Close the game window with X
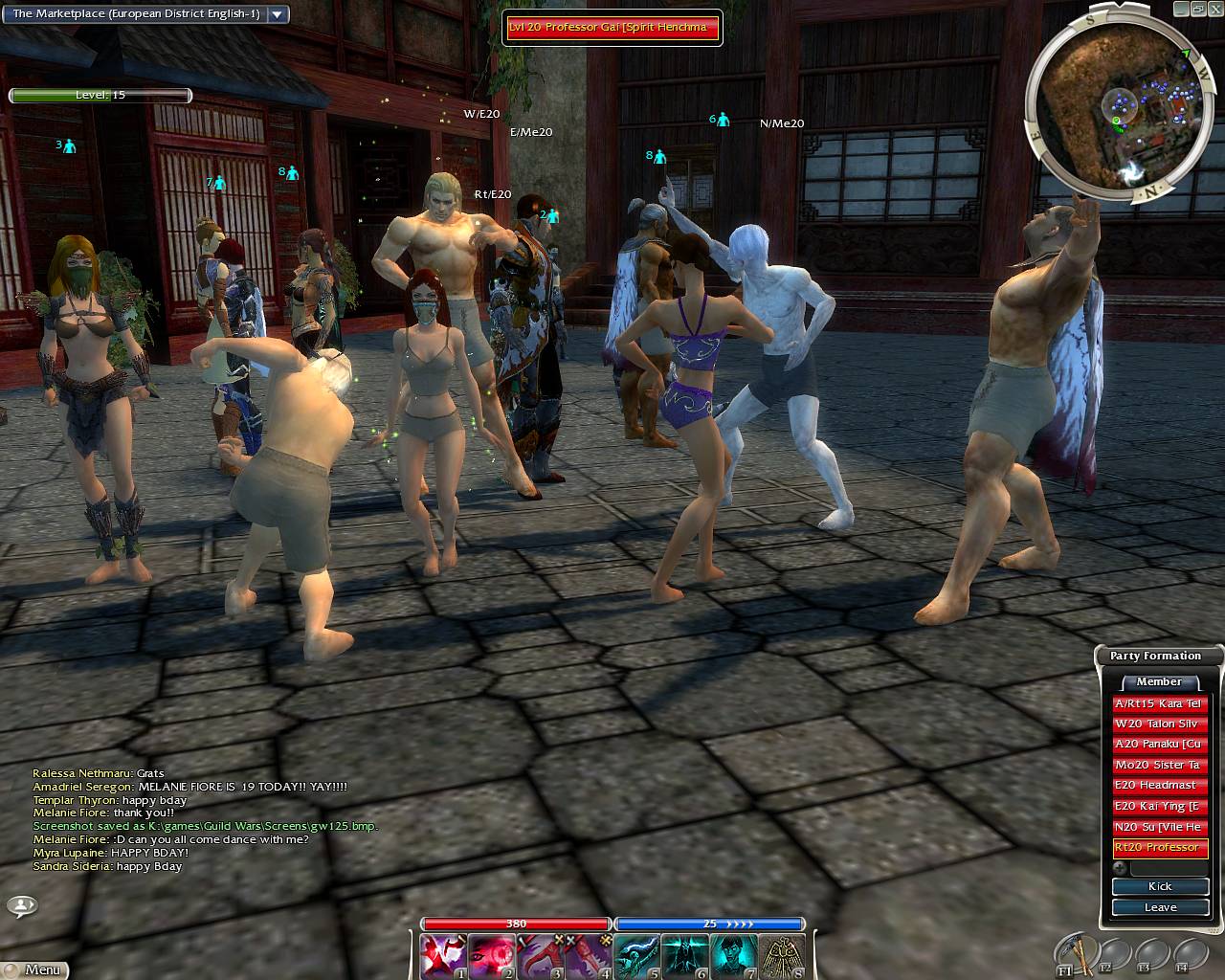 tap(1215, 9)
